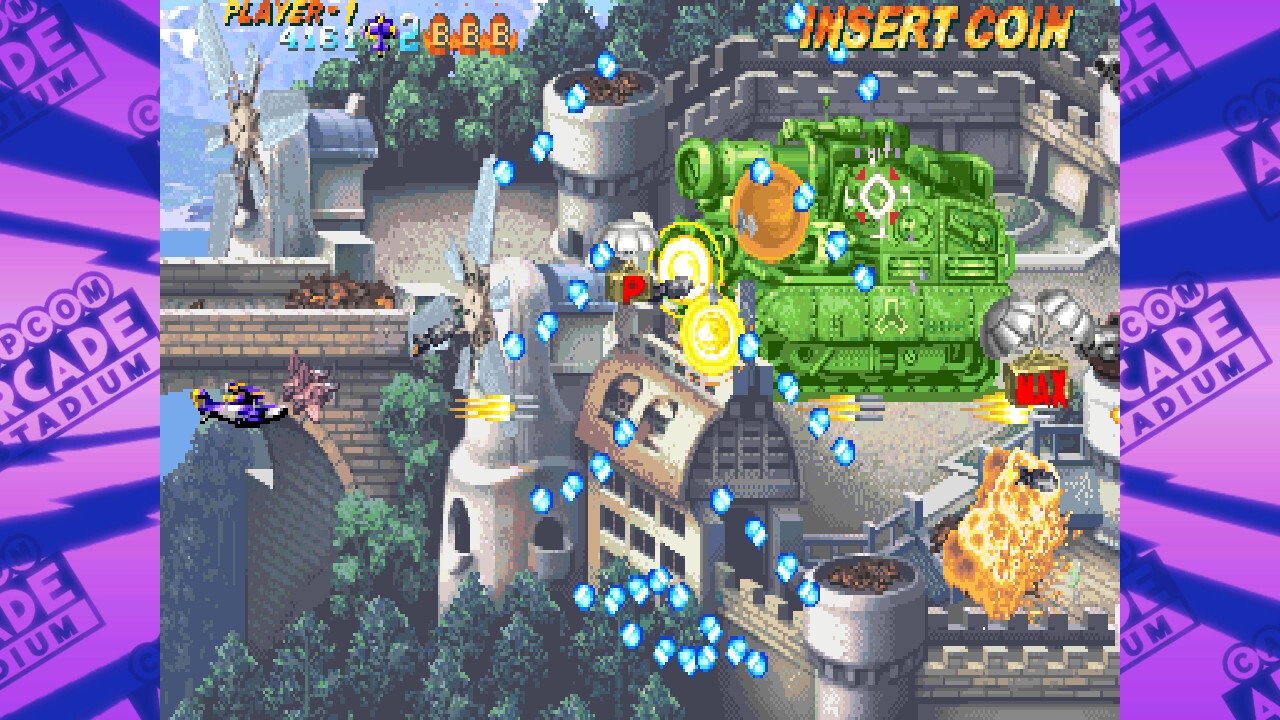The image size is (1280, 720).
Task: Select the ship lives icon near the score
Action: (381, 32)
